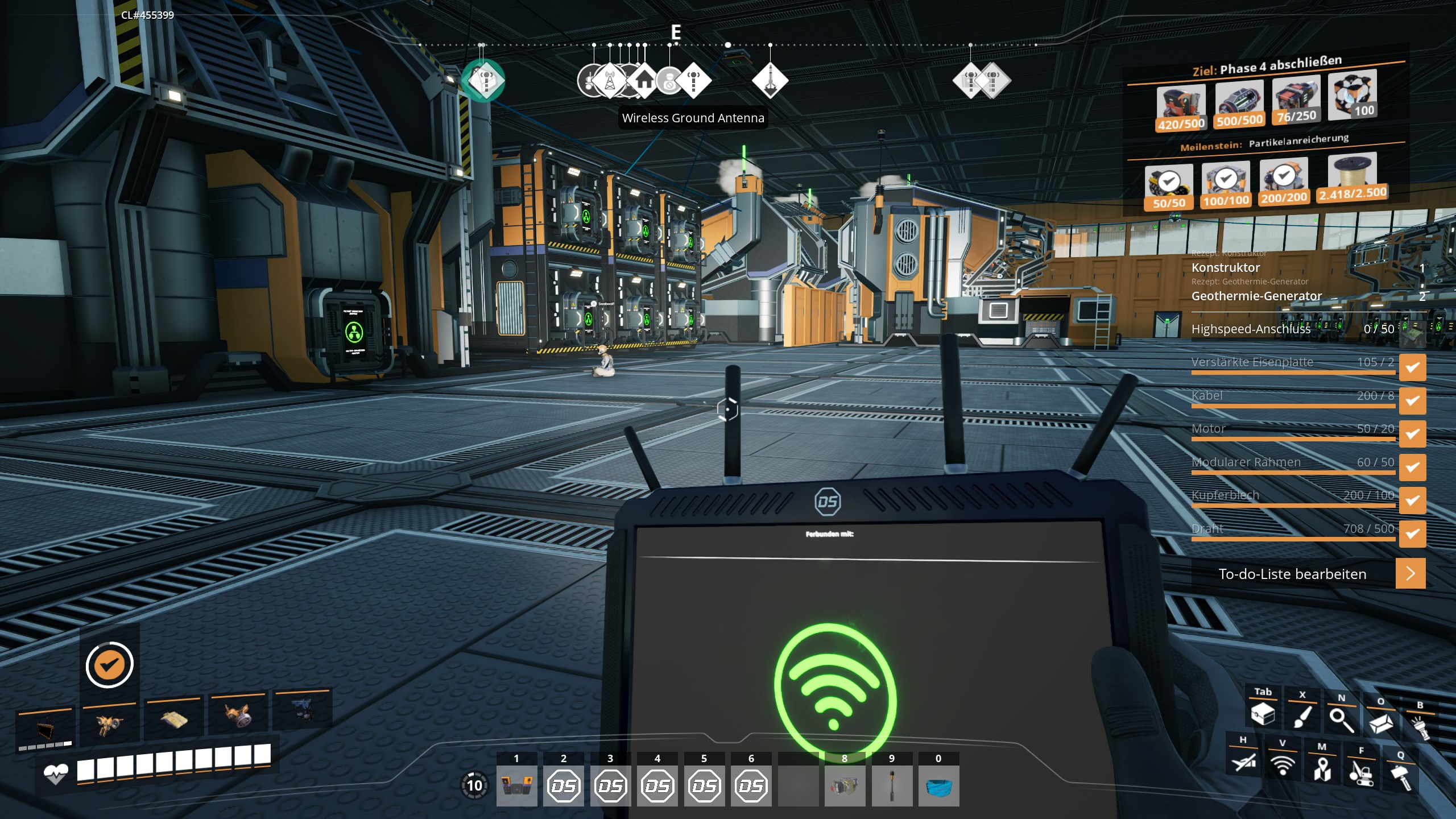This screenshot has width=1456, height=819.
Task: Select hotbar slot 9 with the pole
Action: click(891, 785)
